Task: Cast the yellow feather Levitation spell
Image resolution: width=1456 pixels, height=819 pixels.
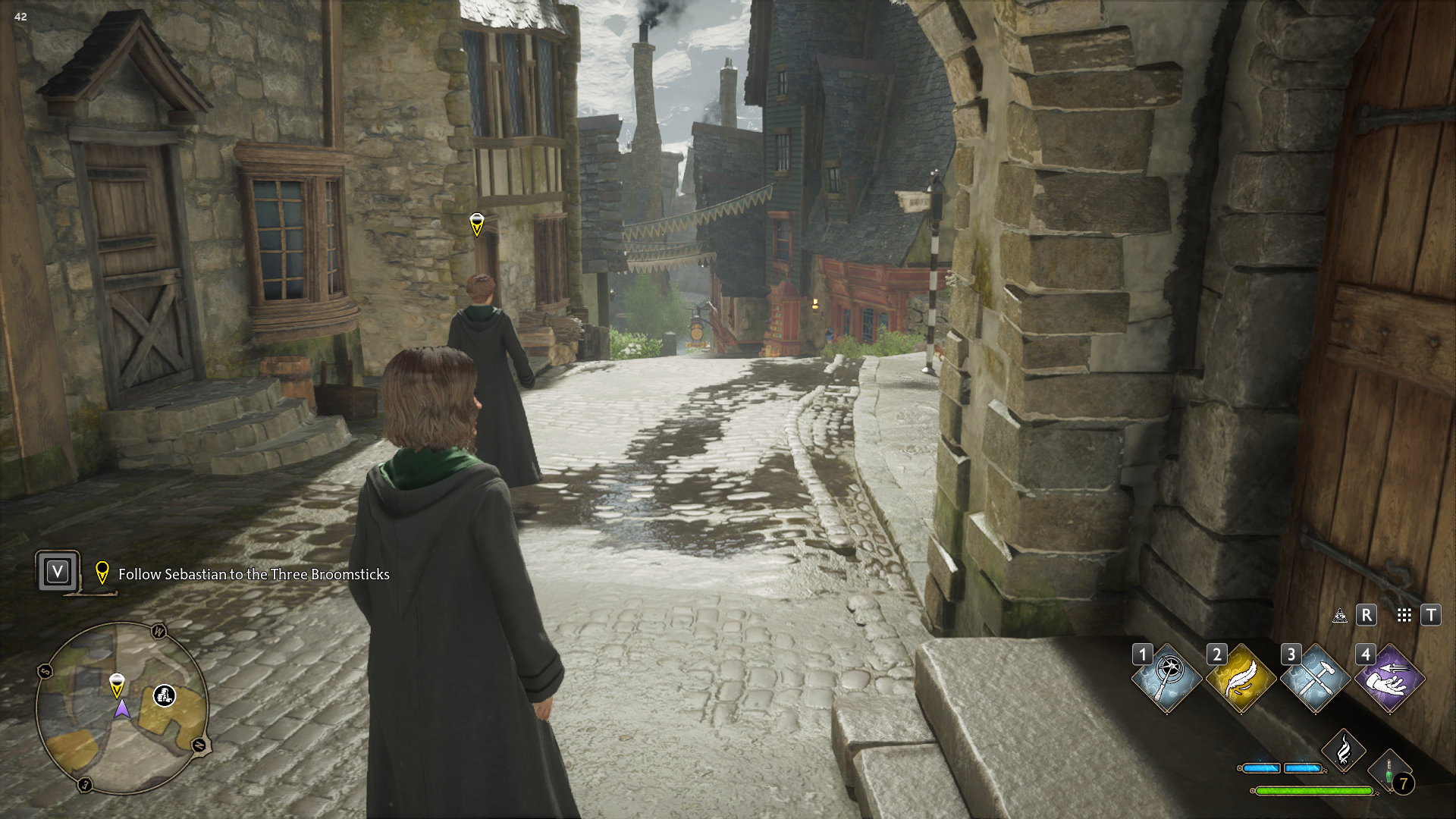Action: click(x=1241, y=678)
